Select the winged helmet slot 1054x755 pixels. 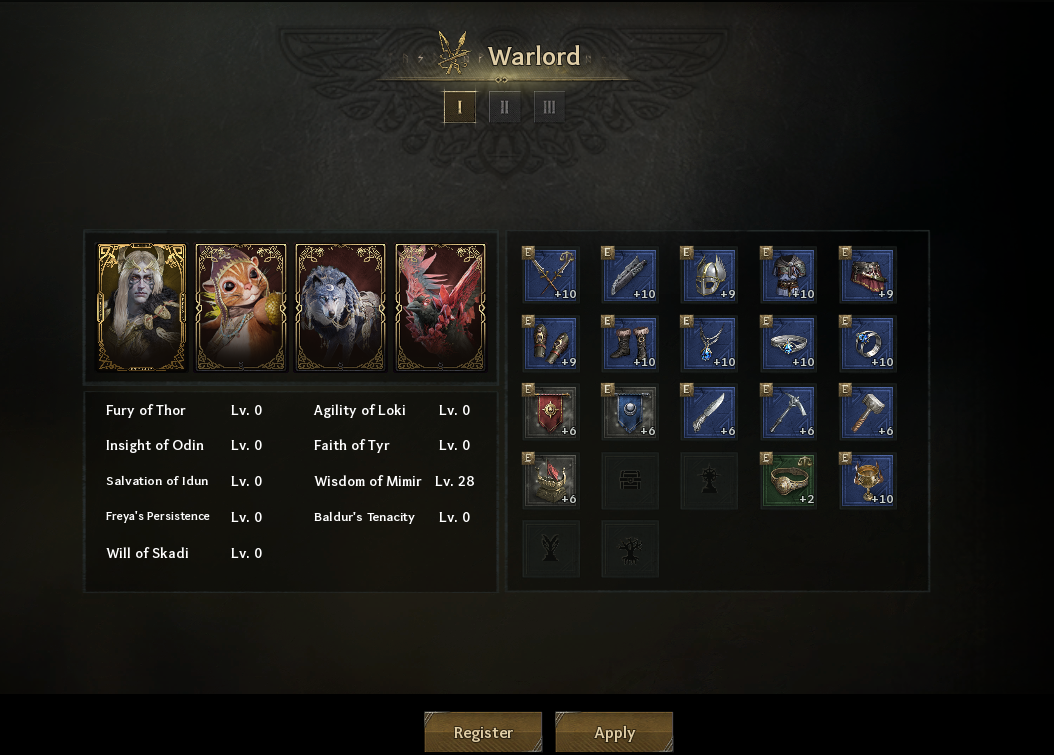(709, 275)
